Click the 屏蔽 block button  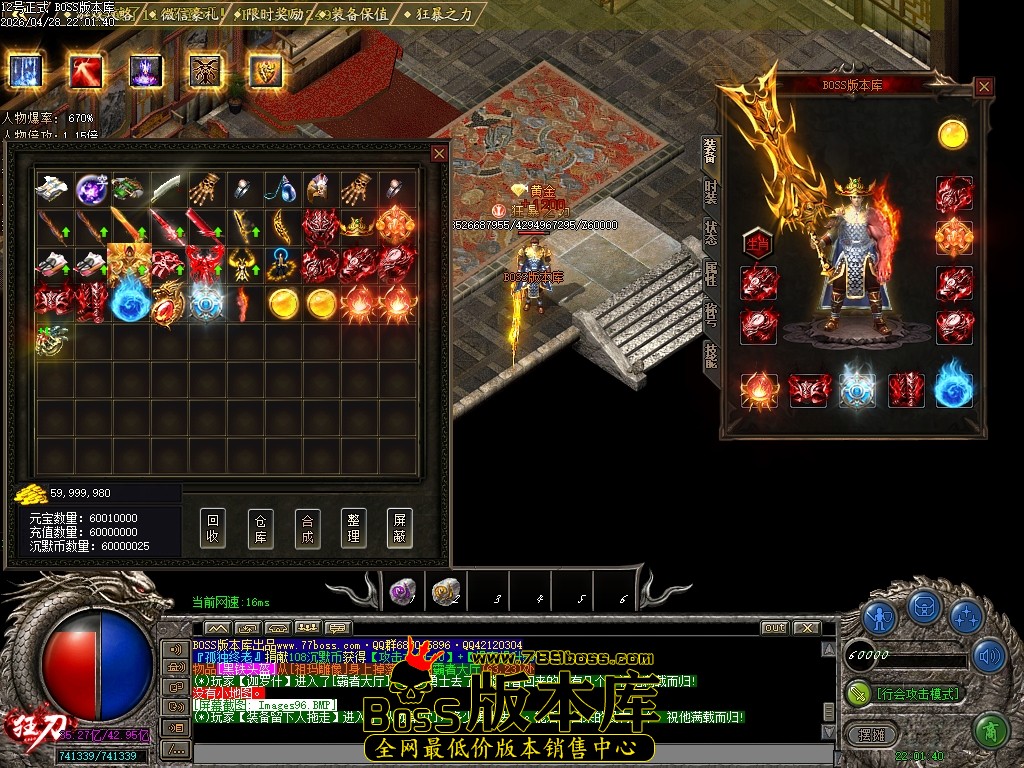(399, 527)
